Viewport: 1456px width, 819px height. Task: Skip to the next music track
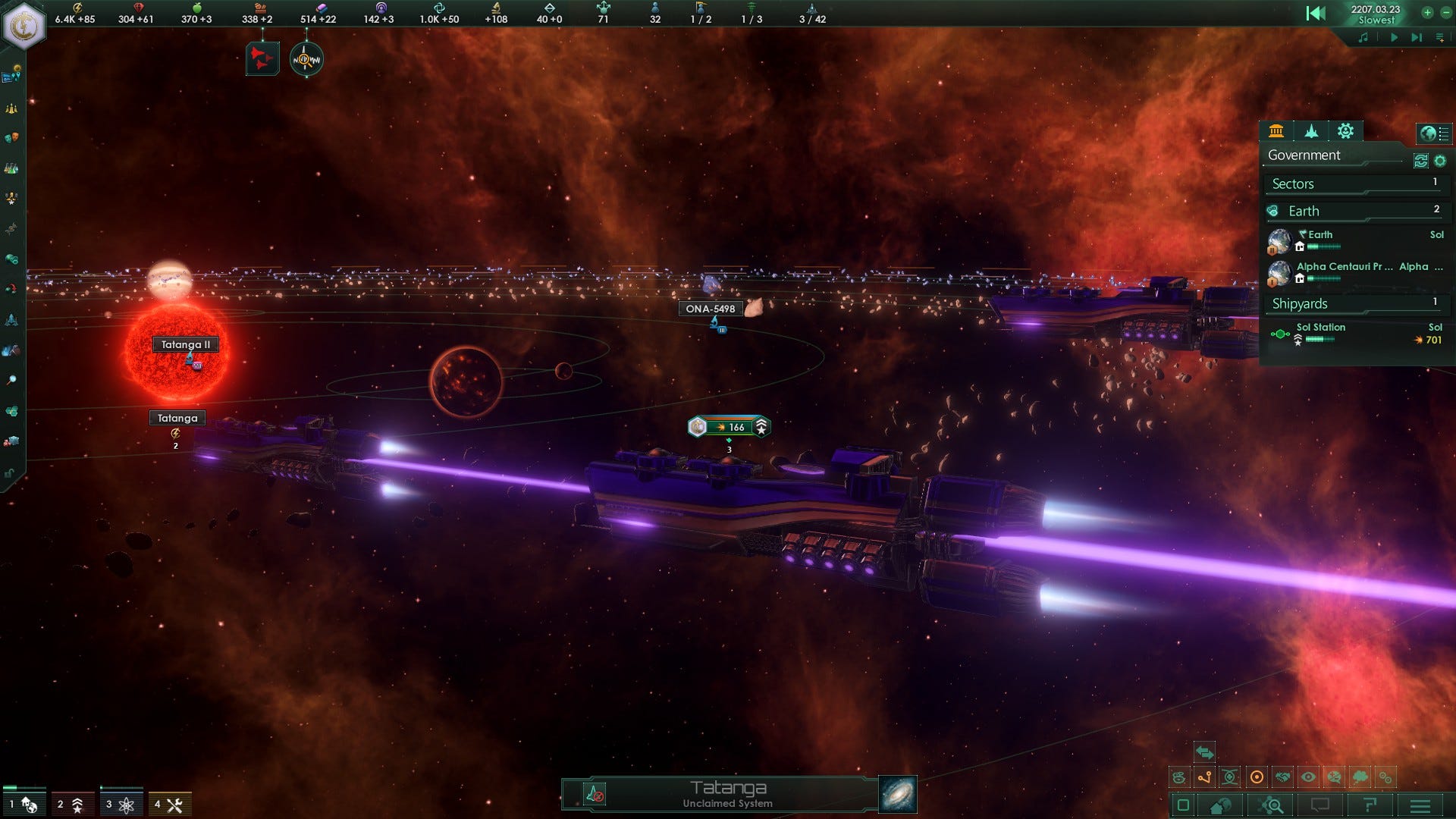[x=1416, y=37]
